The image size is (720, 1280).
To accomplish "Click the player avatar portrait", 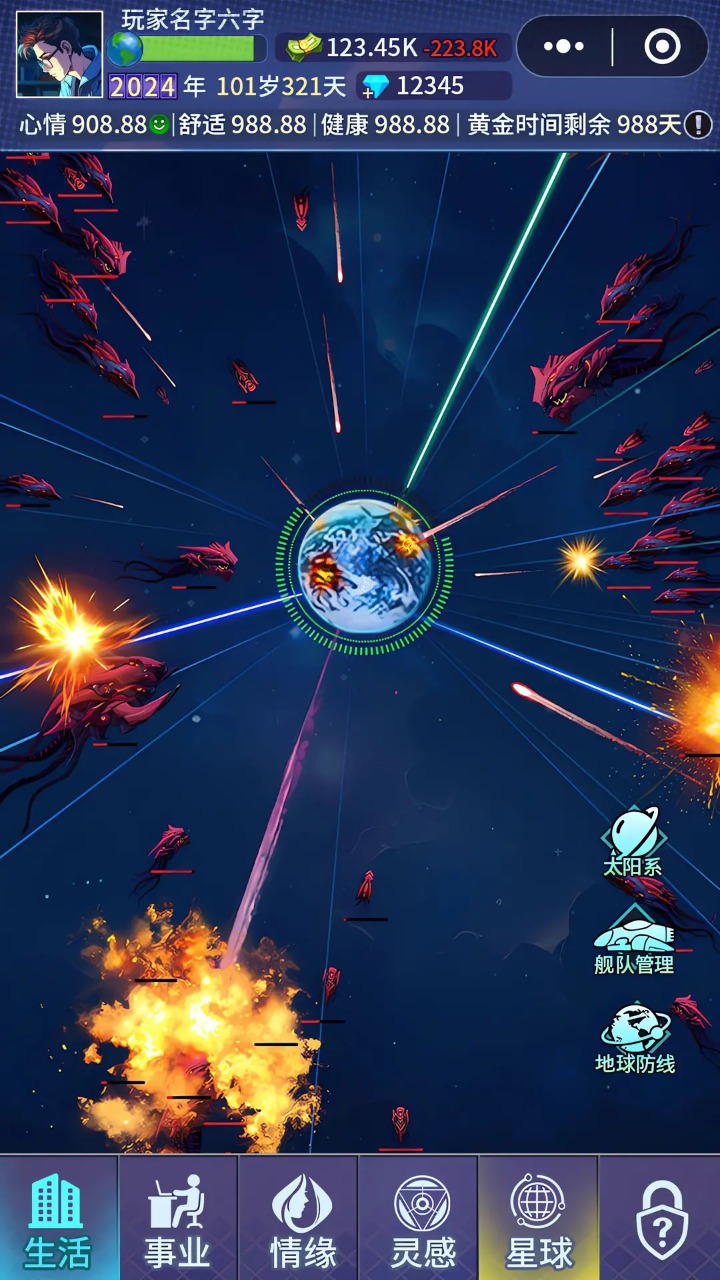I will click(x=59, y=54).
